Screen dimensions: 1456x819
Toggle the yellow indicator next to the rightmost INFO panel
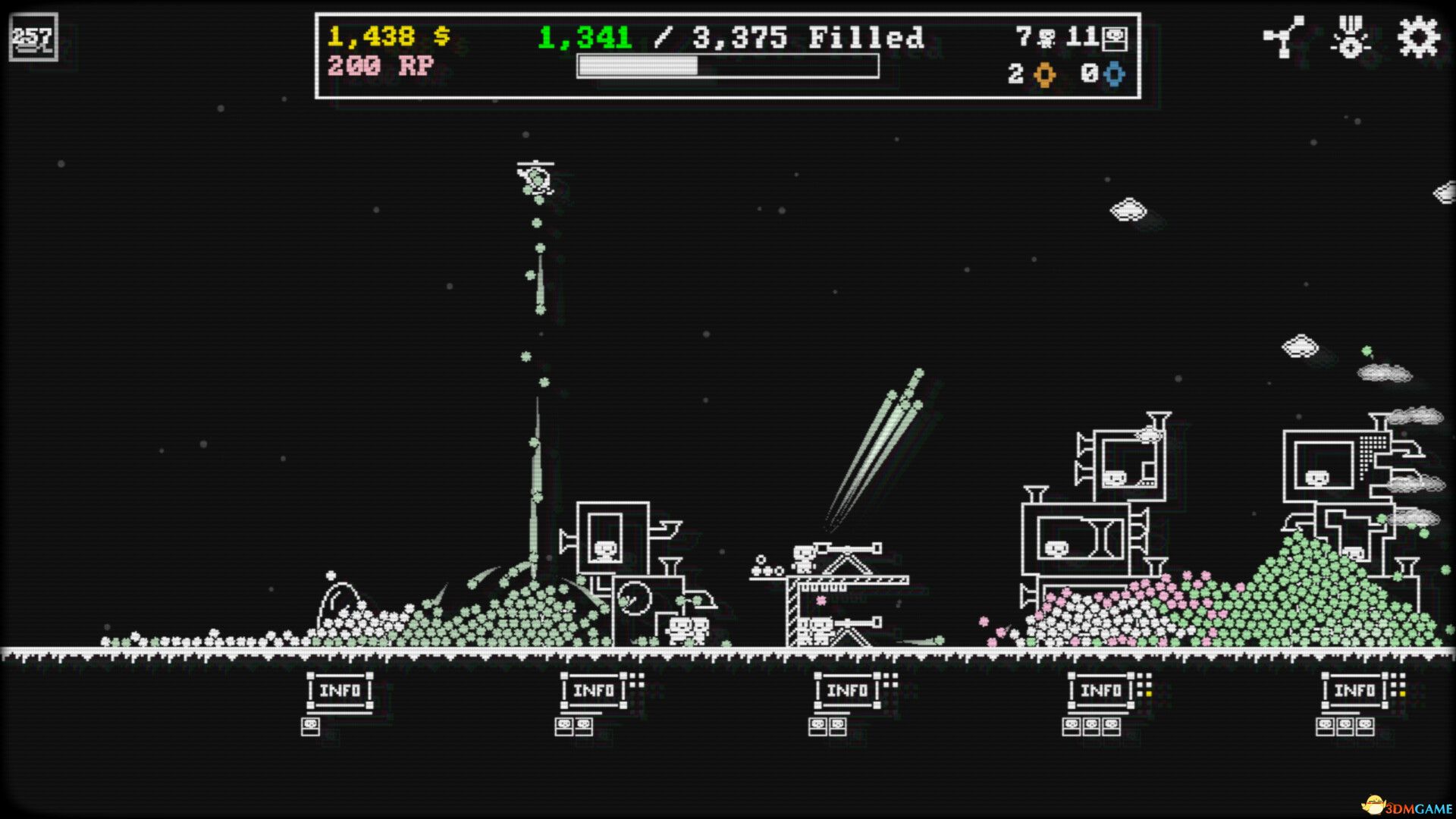[1403, 693]
